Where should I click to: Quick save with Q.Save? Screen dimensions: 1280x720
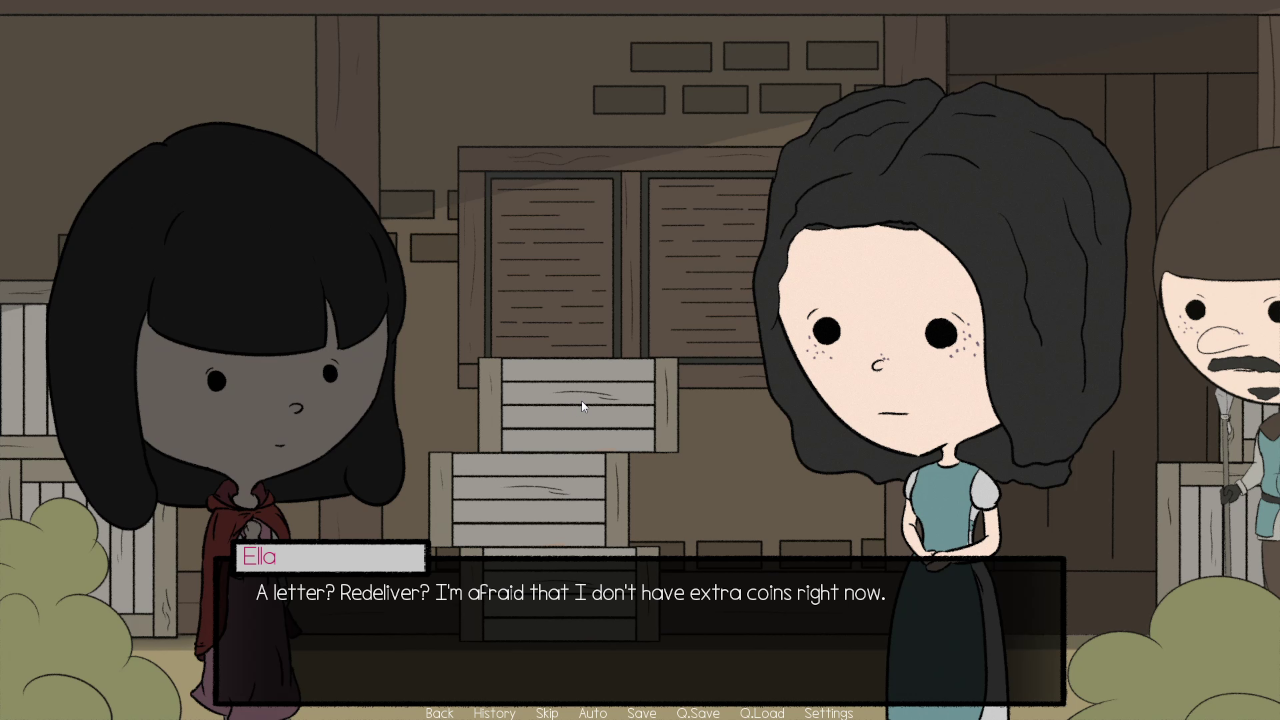[x=697, y=713]
